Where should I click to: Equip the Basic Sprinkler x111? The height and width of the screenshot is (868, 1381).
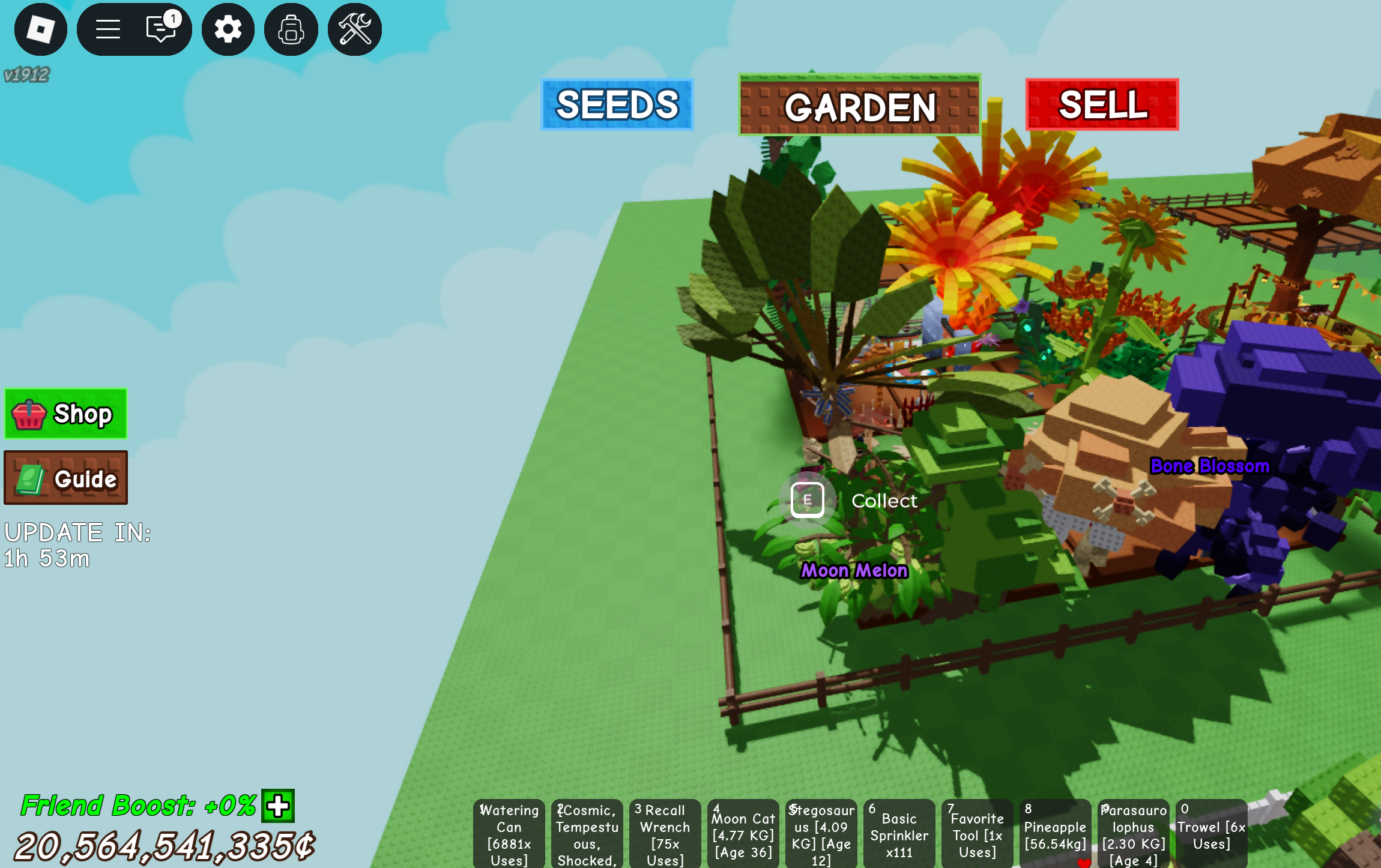coord(899,834)
